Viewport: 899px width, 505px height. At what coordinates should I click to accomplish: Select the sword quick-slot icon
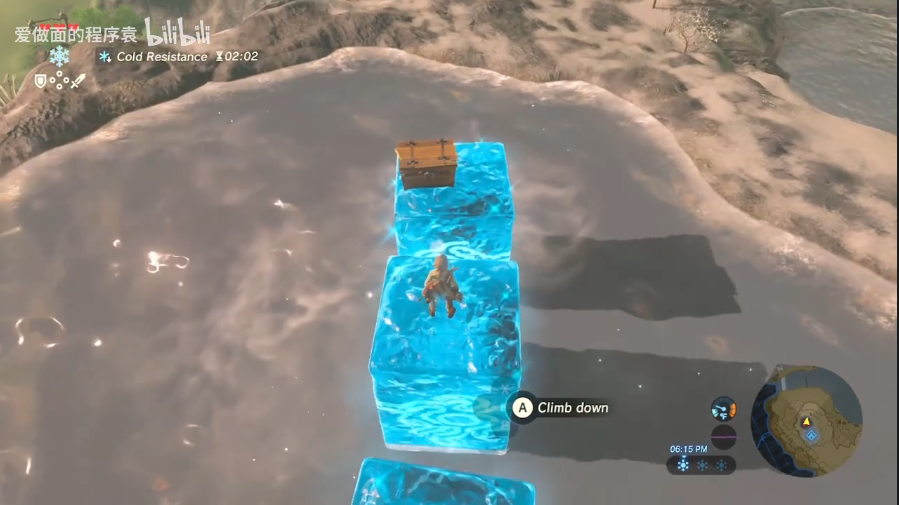tap(78, 81)
